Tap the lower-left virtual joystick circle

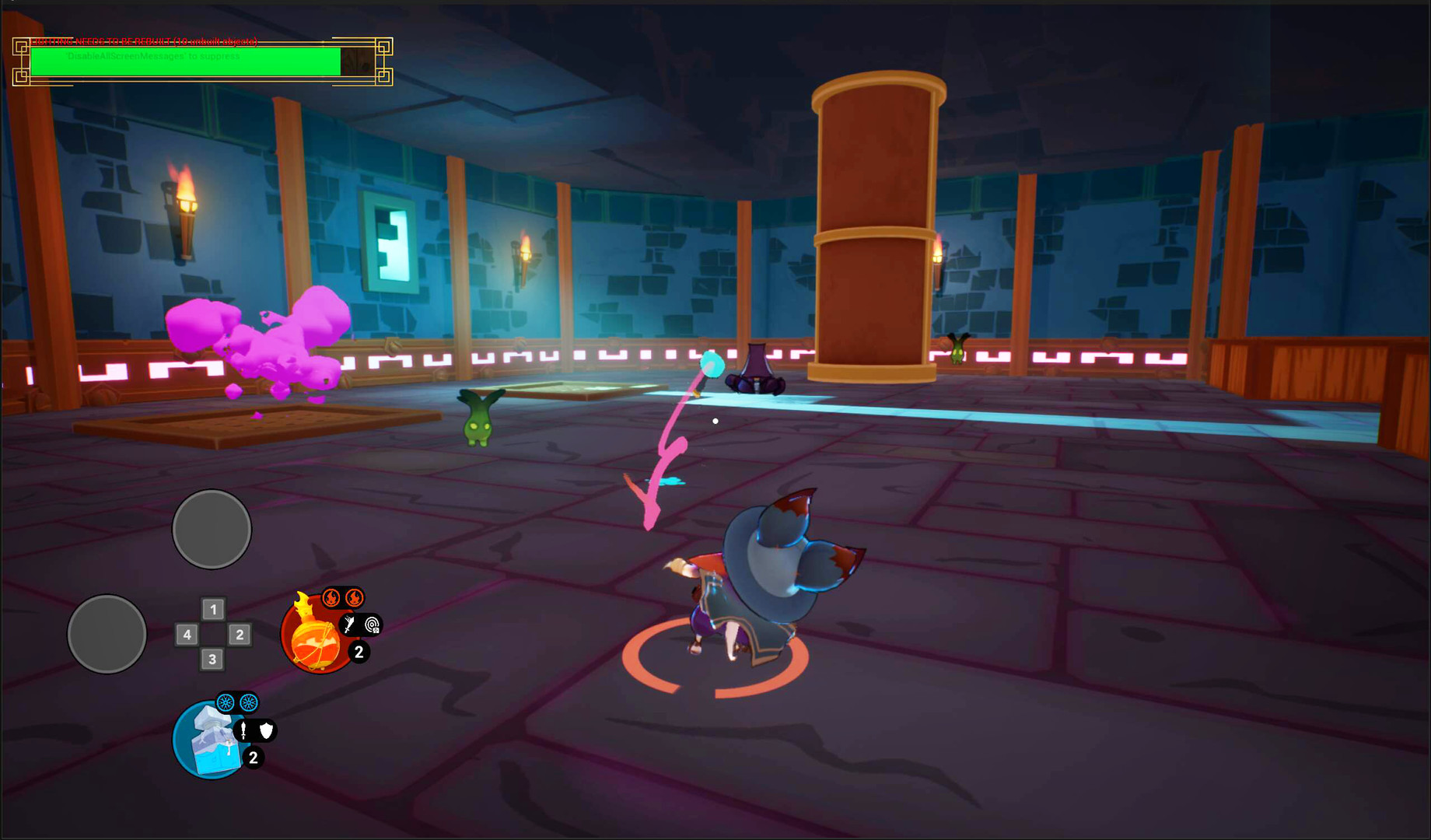point(106,634)
